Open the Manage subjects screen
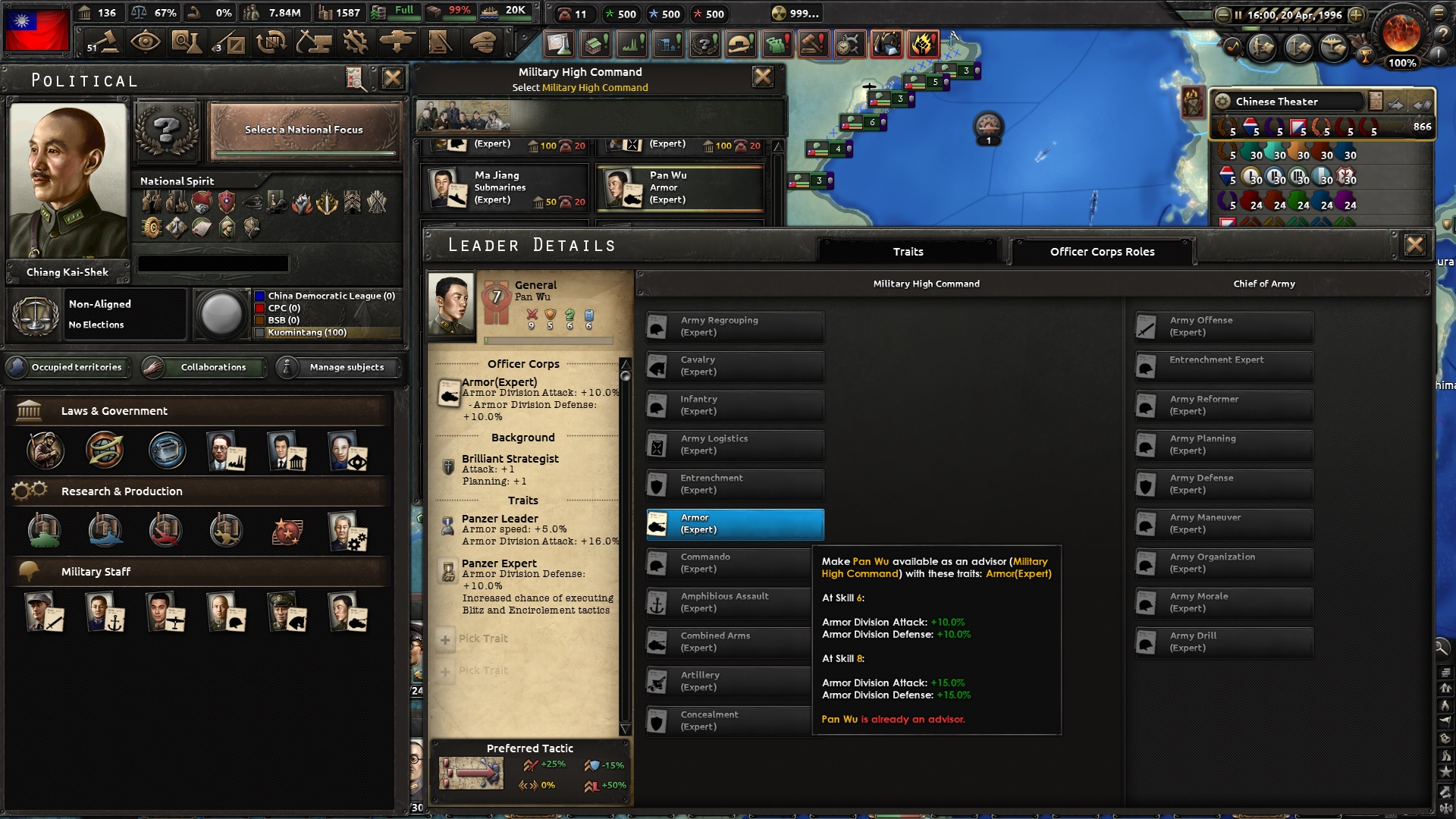This screenshot has height=819, width=1456. click(x=337, y=367)
